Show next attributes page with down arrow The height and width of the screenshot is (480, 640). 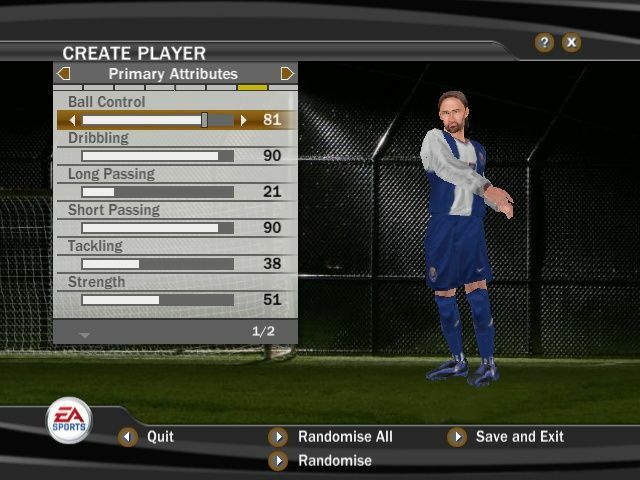coord(84,334)
